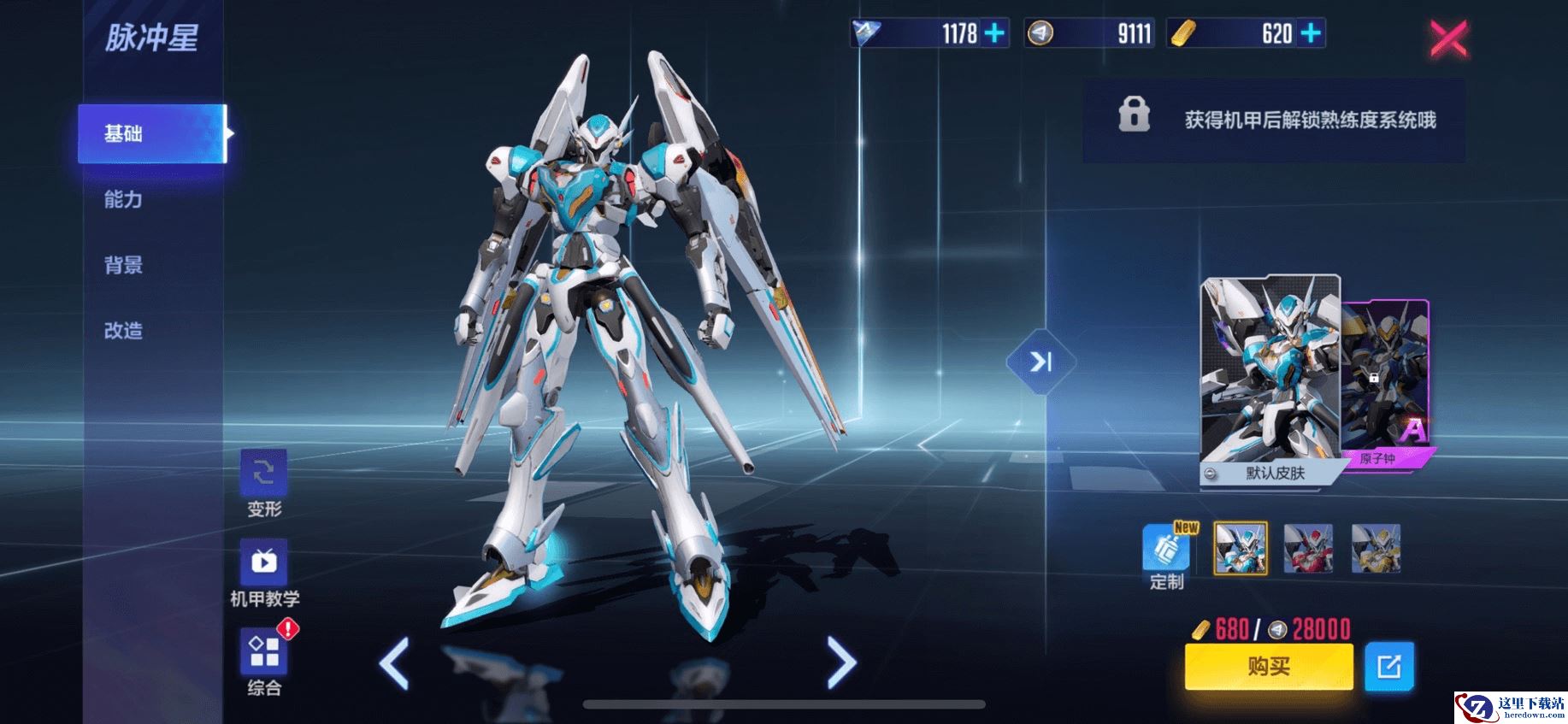This screenshot has height=724, width=1568.
Task: Show the next mech with right arrow
Action: click(841, 662)
